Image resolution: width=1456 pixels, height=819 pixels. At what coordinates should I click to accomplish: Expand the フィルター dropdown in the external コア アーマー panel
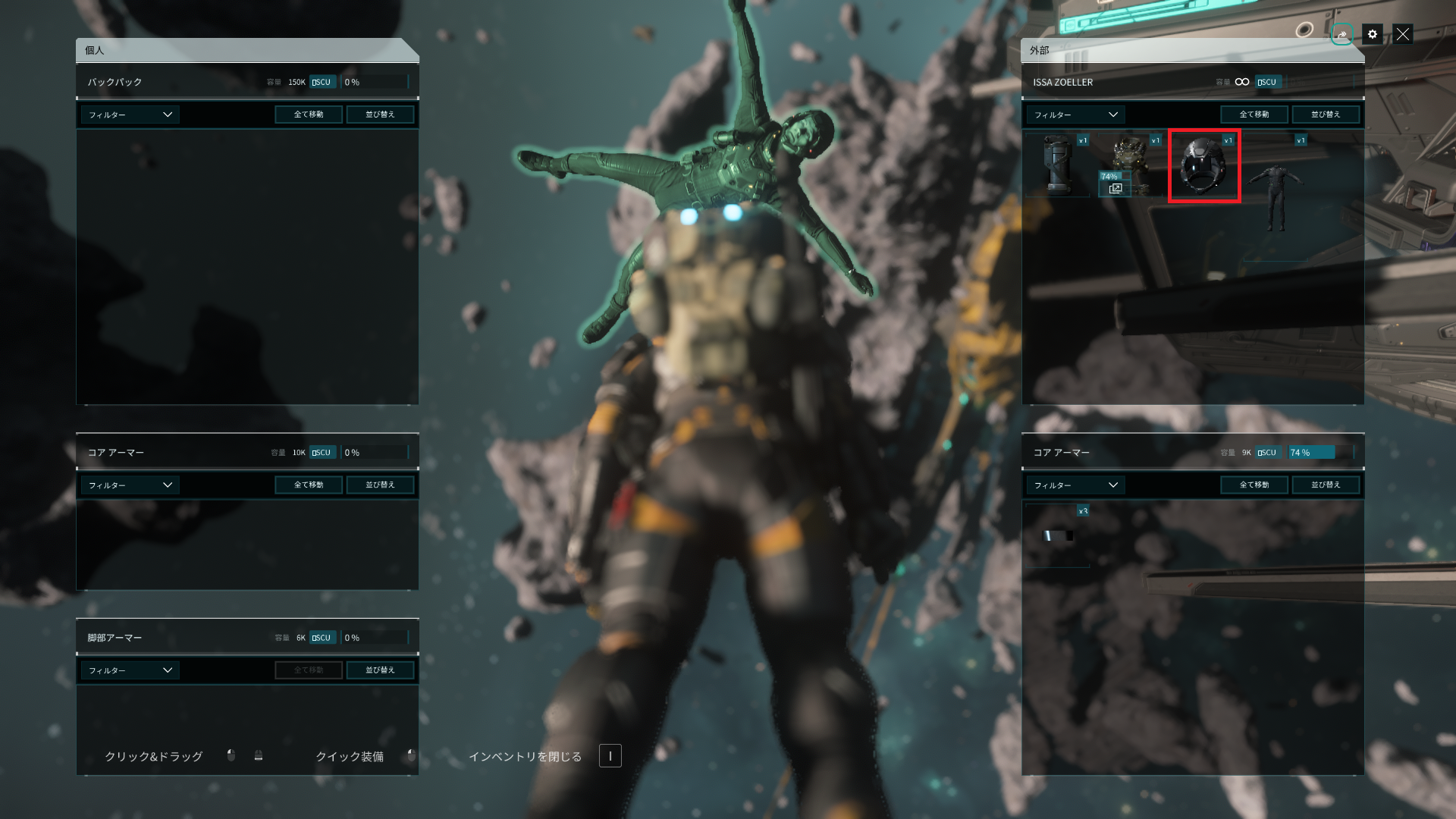1074,485
